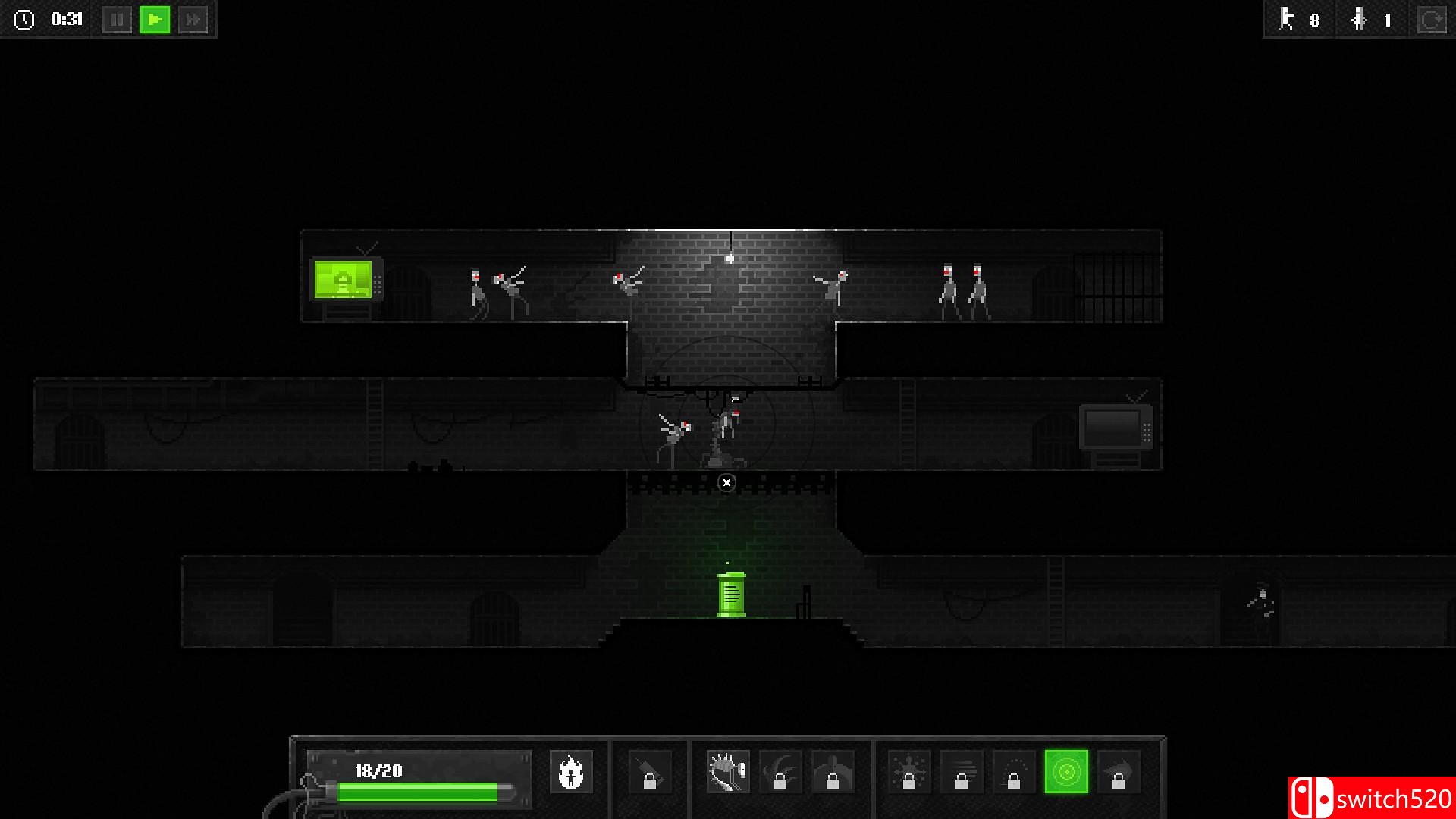This screenshot has width=1456, height=819.
Task: Click the locked dotted-circle ability icon
Action: pyautogui.click(x=1014, y=773)
